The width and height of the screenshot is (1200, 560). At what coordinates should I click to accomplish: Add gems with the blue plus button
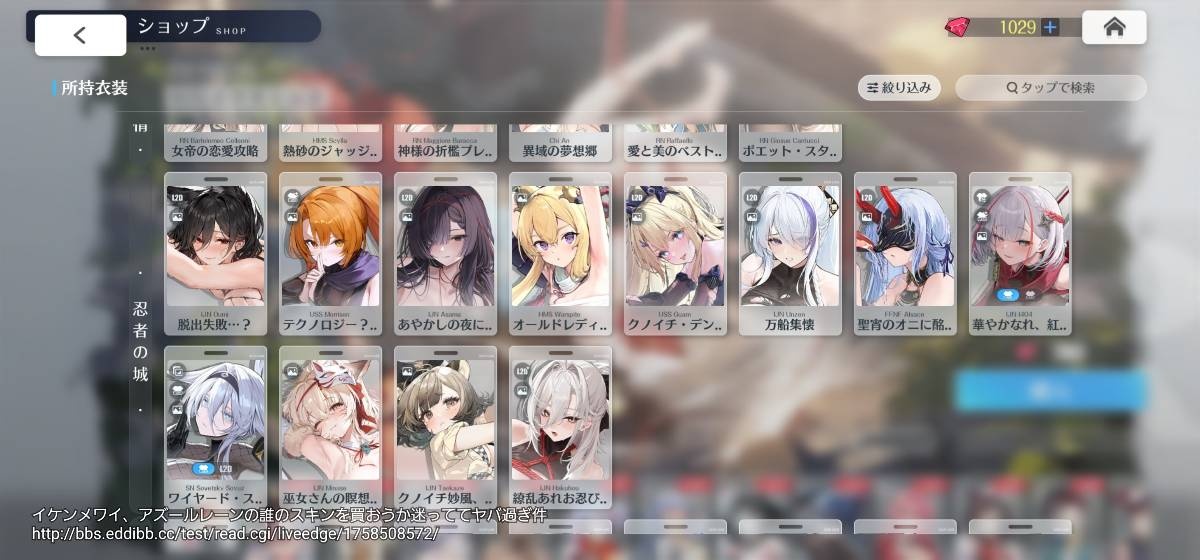(x=1050, y=27)
